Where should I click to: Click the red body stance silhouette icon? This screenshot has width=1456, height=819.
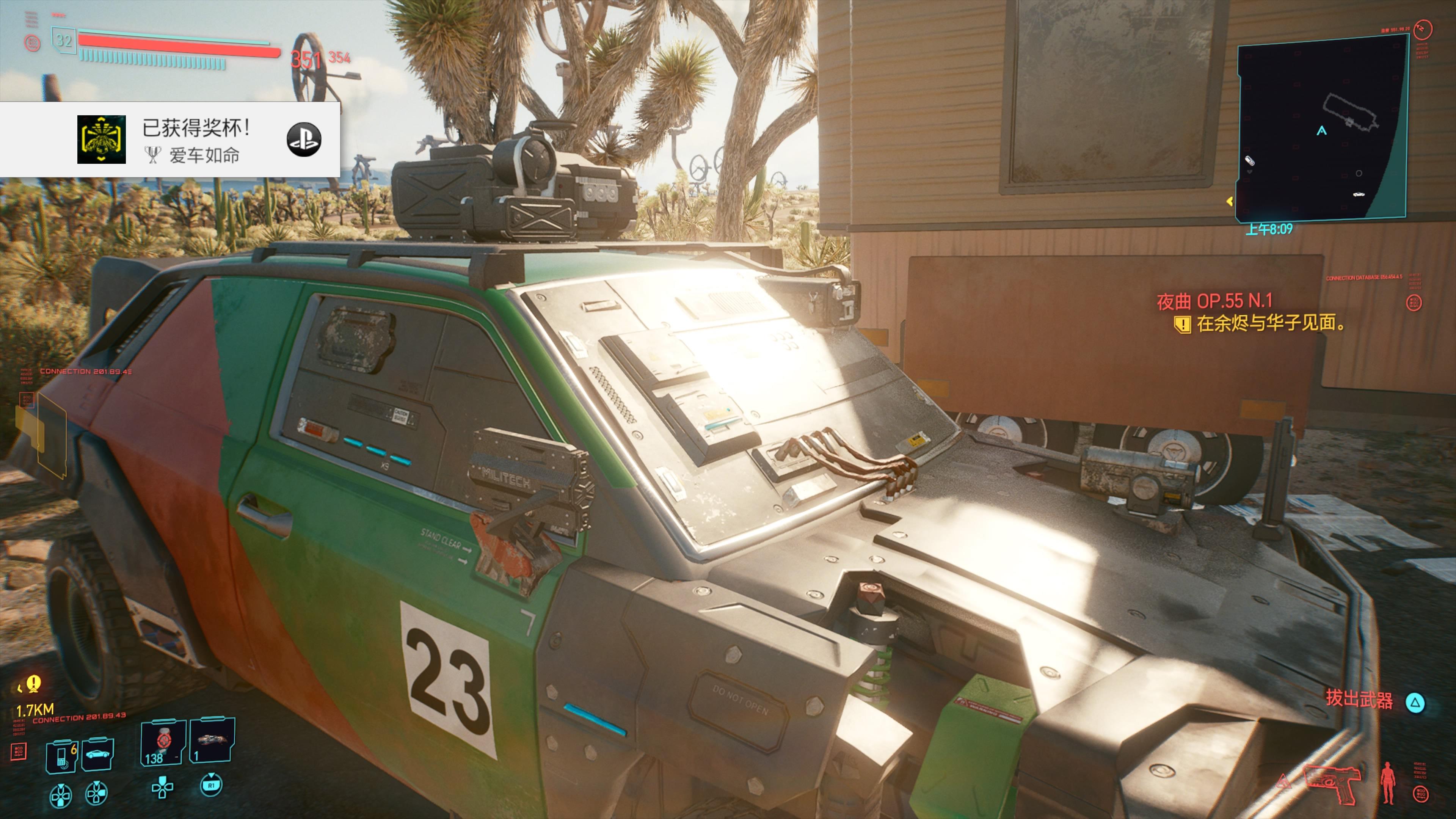pyautogui.click(x=1388, y=783)
